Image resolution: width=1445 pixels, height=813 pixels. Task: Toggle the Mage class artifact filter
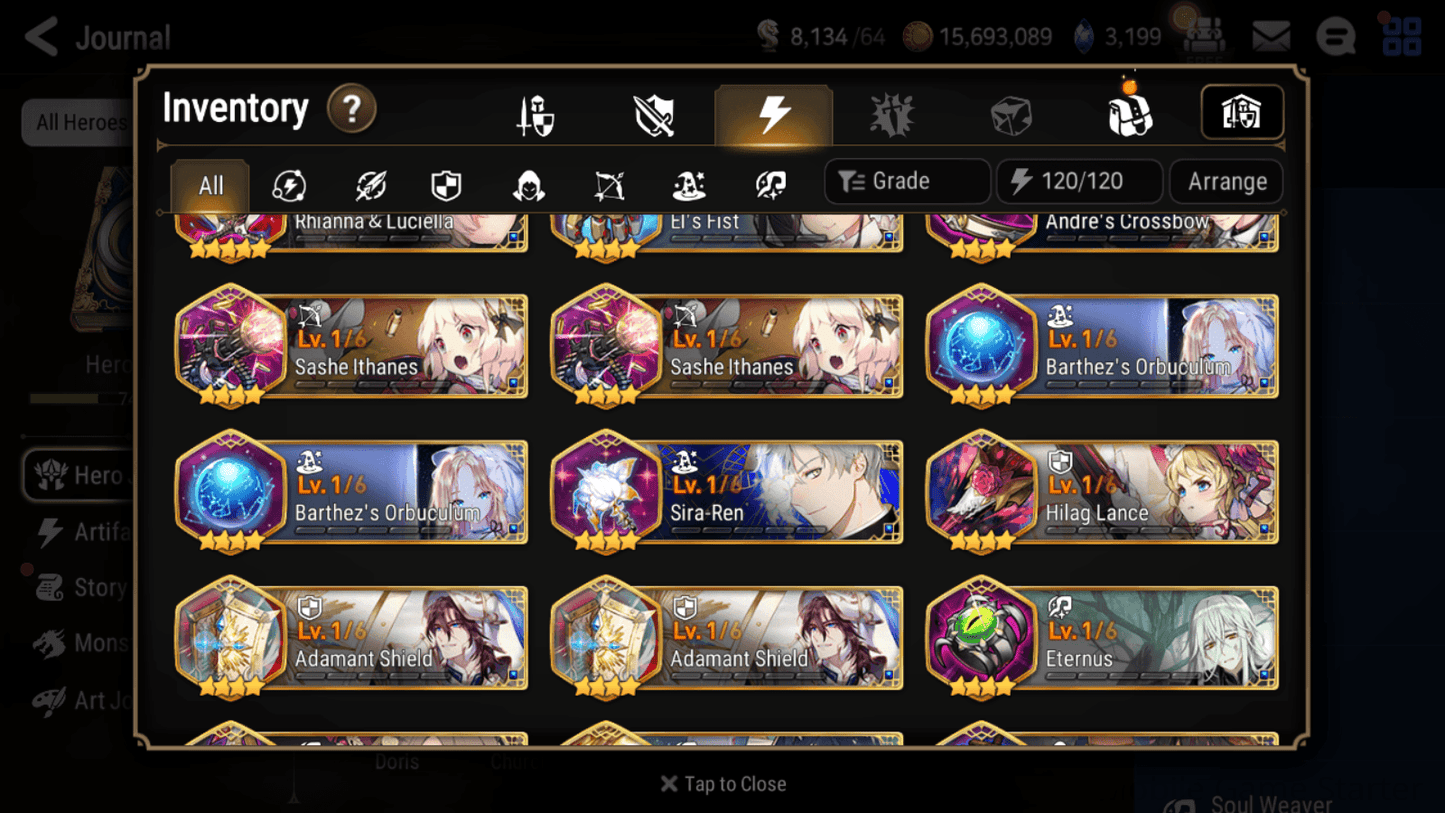tap(689, 184)
